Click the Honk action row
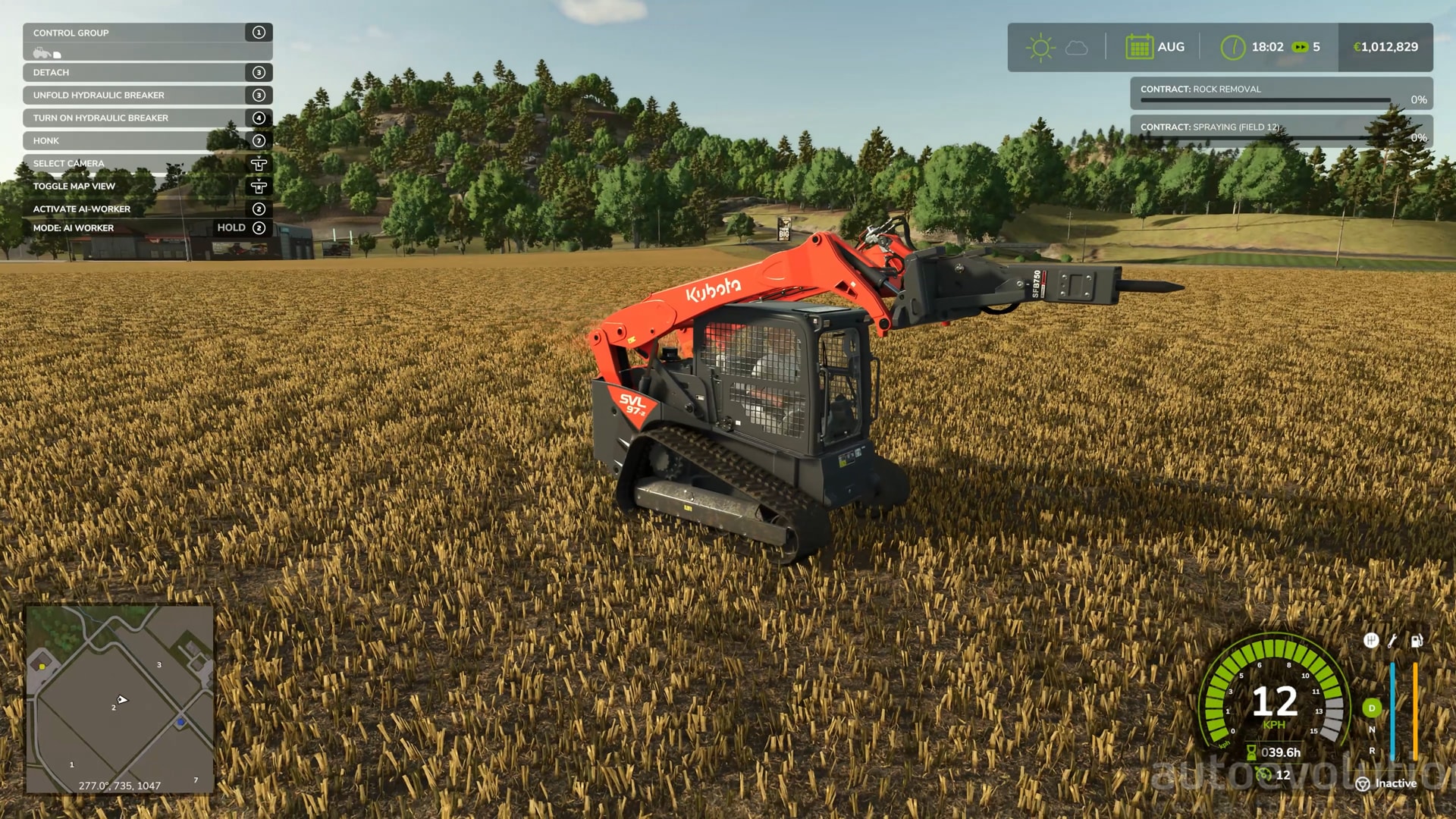This screenshot has width=1456, height=819. (x=147, y=140)
